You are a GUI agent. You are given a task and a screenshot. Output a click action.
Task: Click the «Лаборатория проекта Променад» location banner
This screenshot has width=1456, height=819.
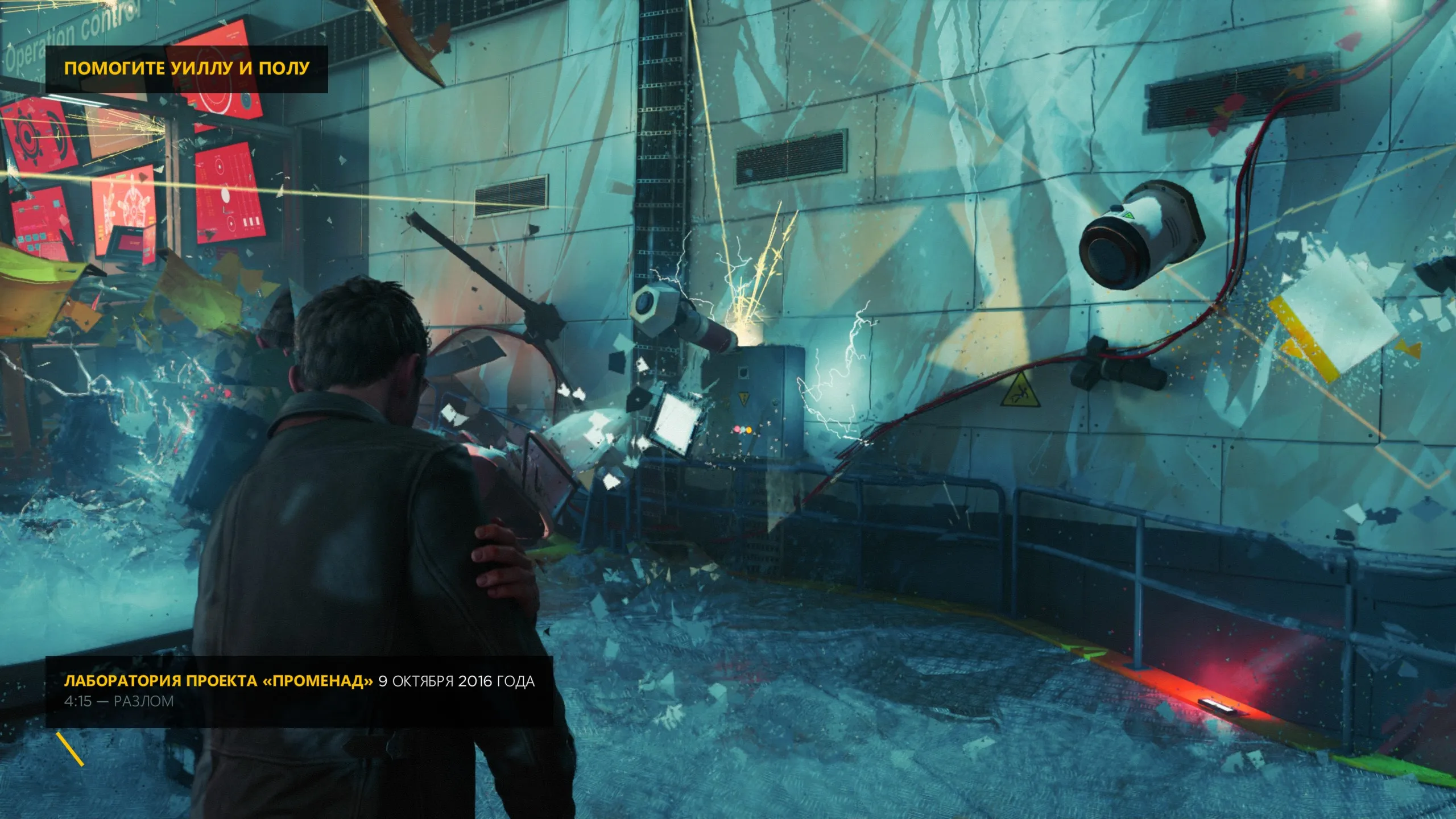coord(299,690)
